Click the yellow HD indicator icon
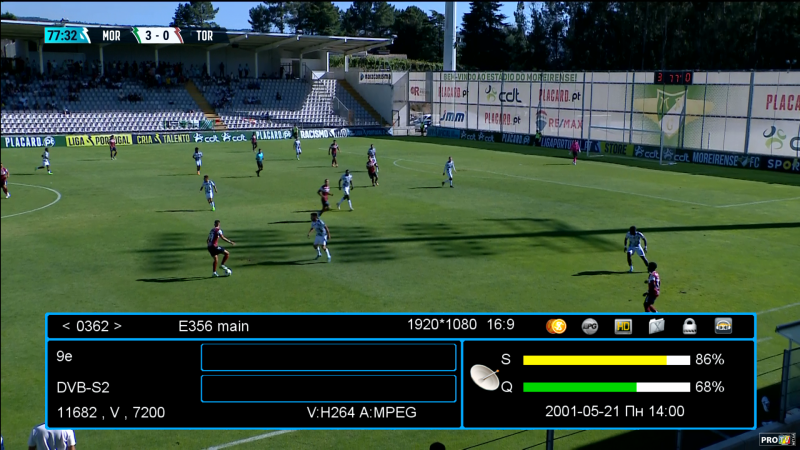This screenshot has width=800, height=450. (623, 326)
